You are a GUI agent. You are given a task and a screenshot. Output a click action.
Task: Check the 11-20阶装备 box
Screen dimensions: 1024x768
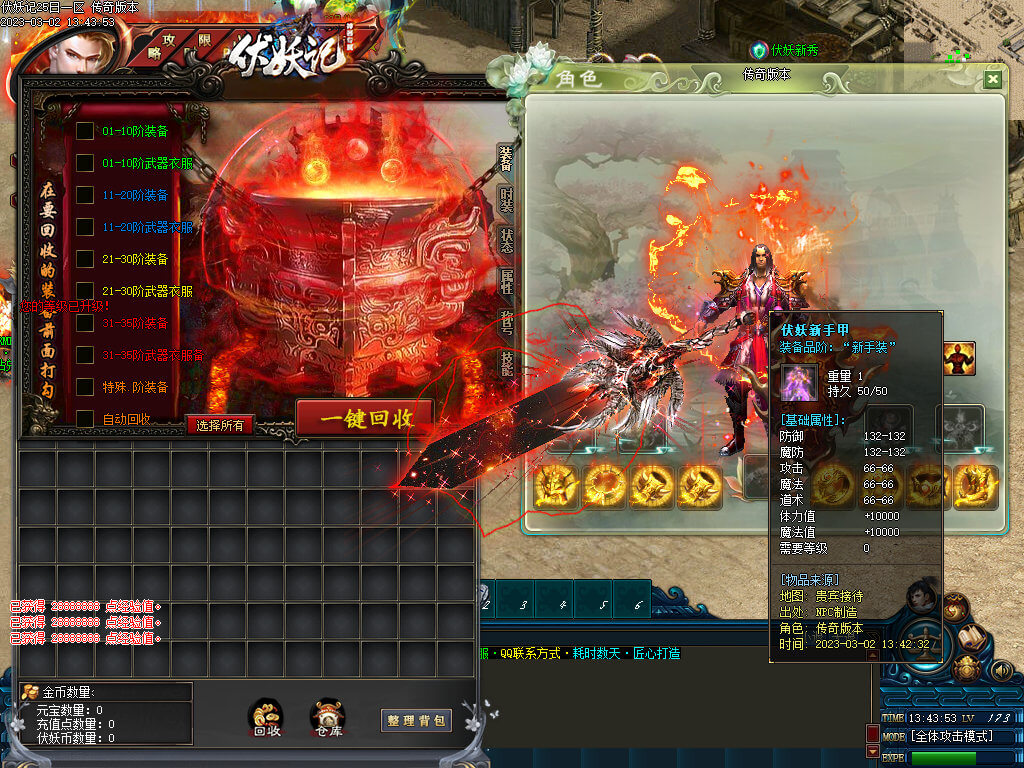click(85, 195)
